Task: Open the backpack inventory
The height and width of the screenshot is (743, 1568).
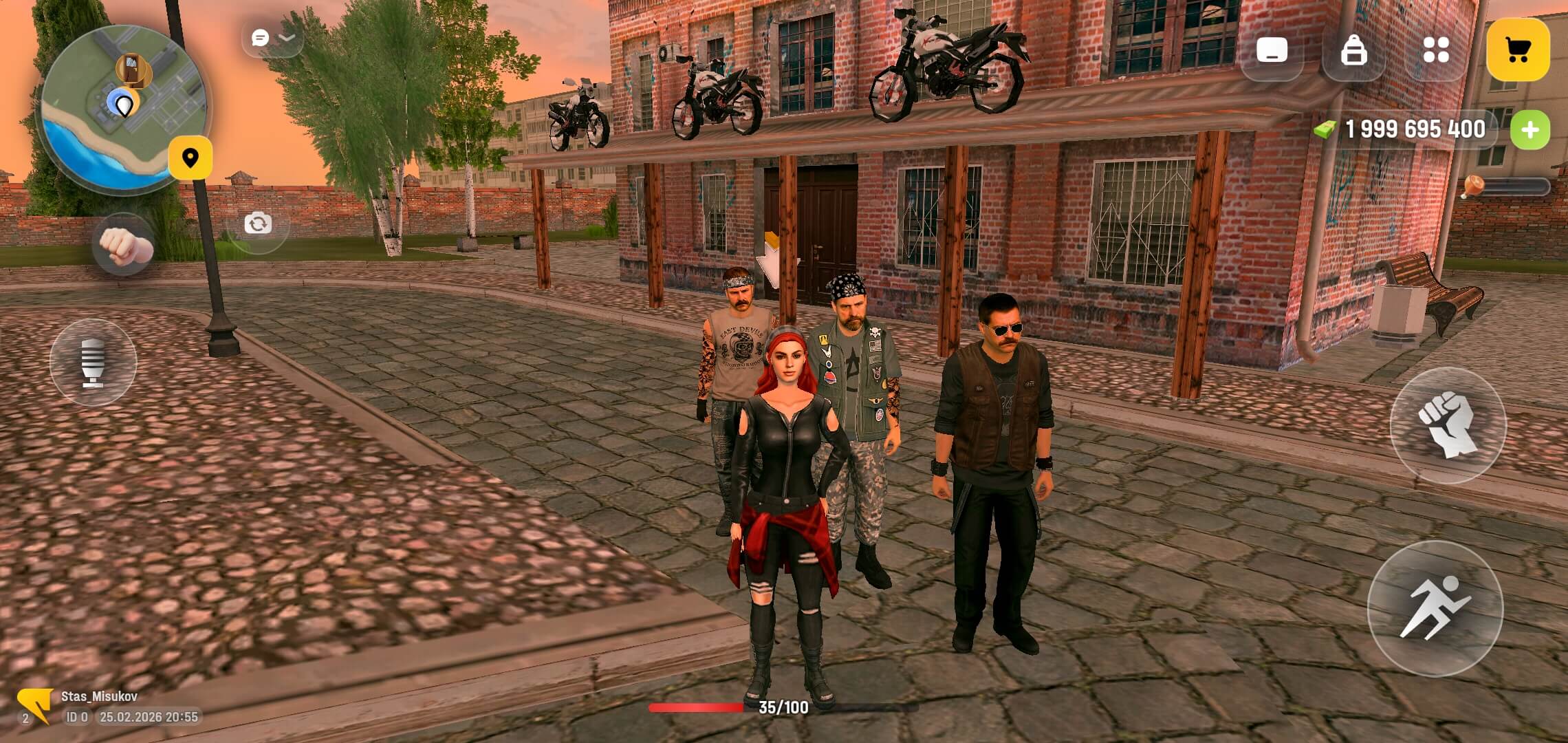Action: coord(1353,51)
